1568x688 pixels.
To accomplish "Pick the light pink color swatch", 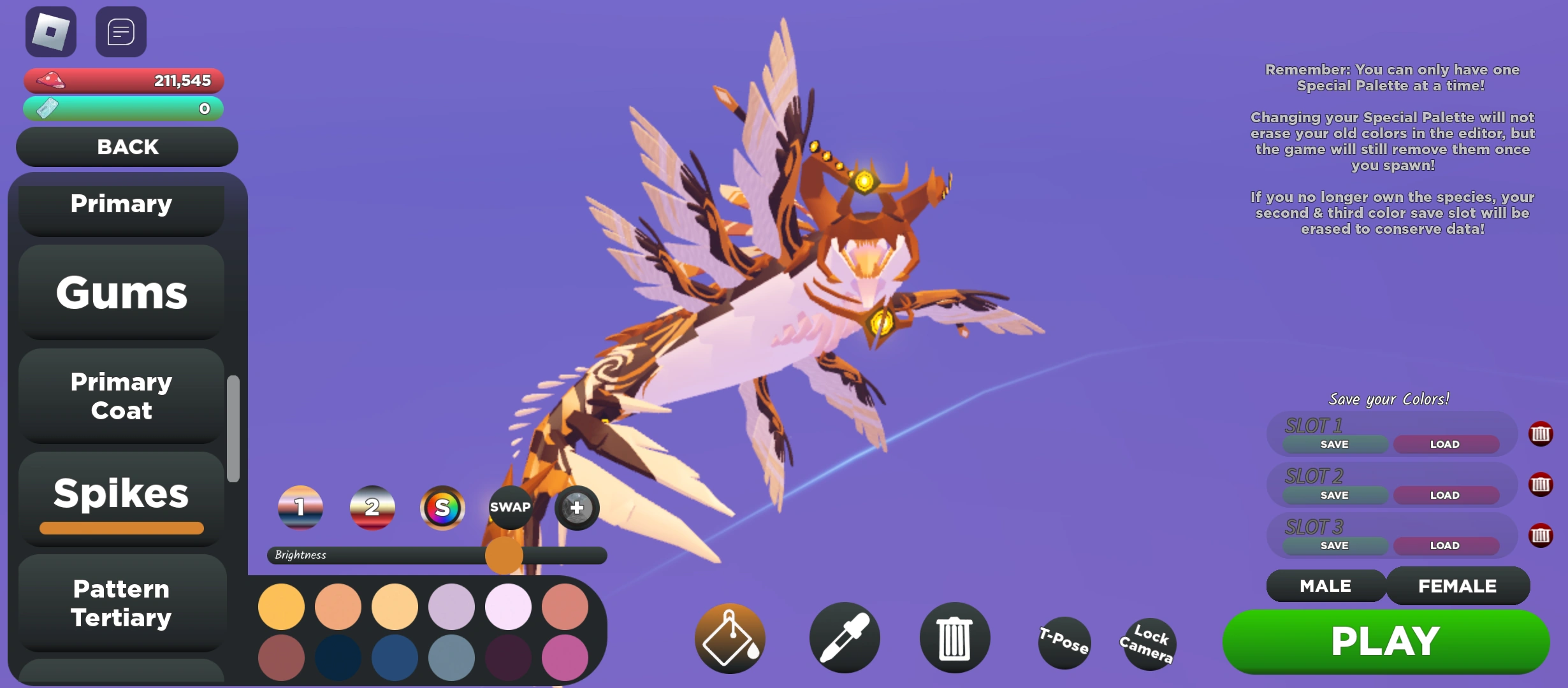I will pos(508,607).
